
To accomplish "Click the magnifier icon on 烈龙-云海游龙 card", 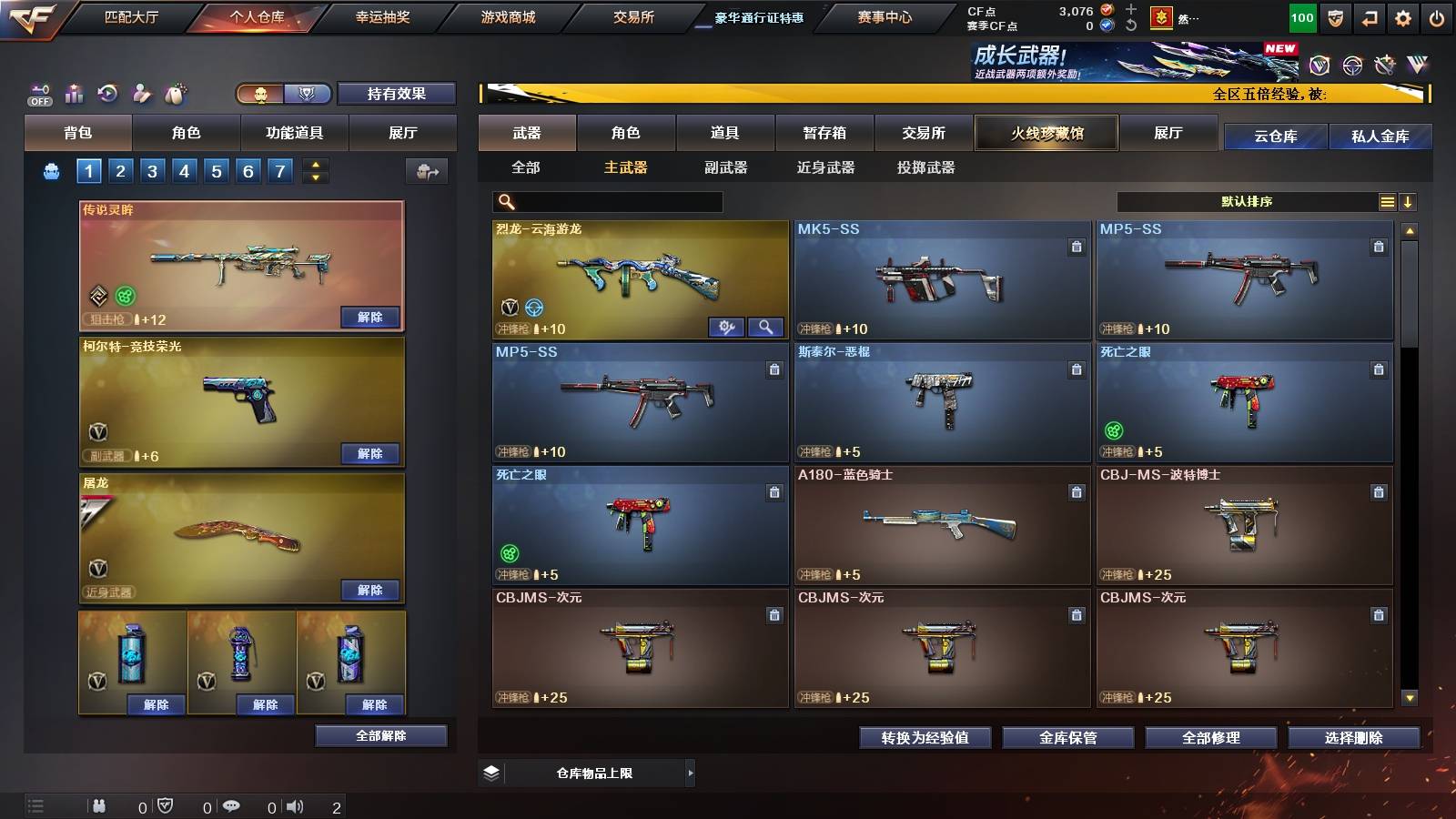I will click(766, 327).
